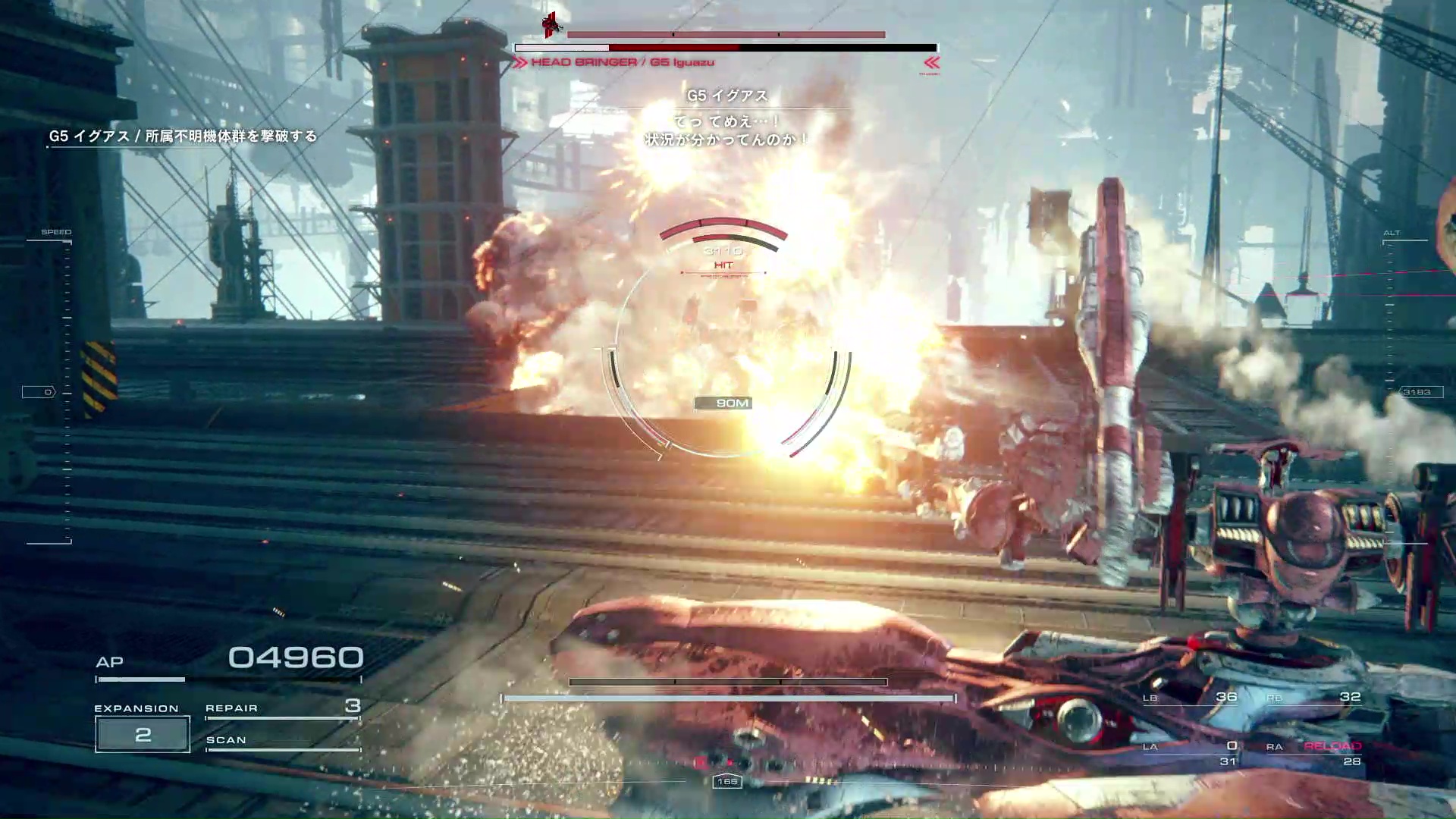The image size is (1456, 819).
Task: Pick the LA left-arm weapon slot
Action: coord(1191,752)
